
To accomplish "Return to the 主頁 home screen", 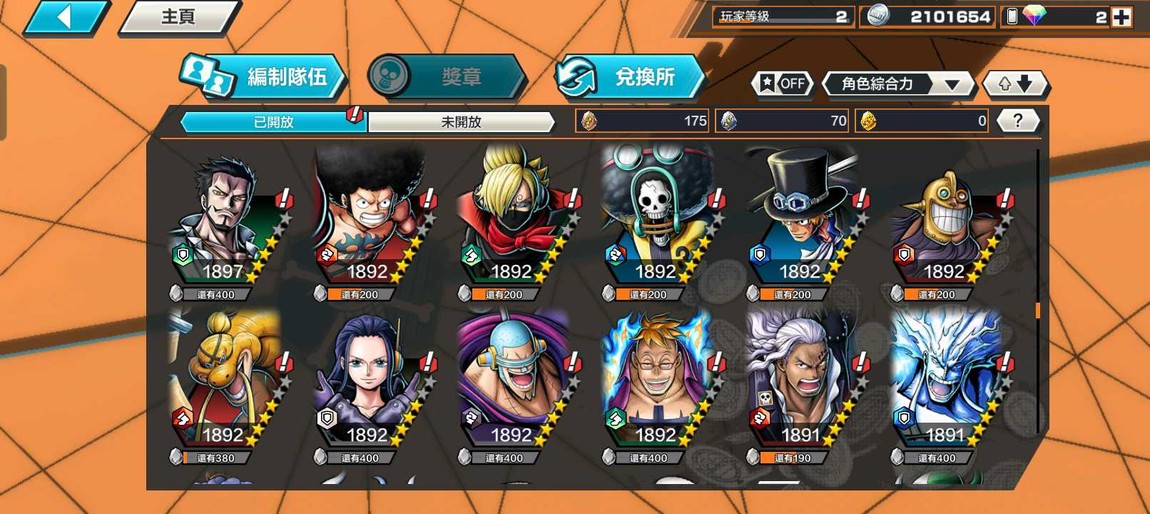I will [179, 17].
